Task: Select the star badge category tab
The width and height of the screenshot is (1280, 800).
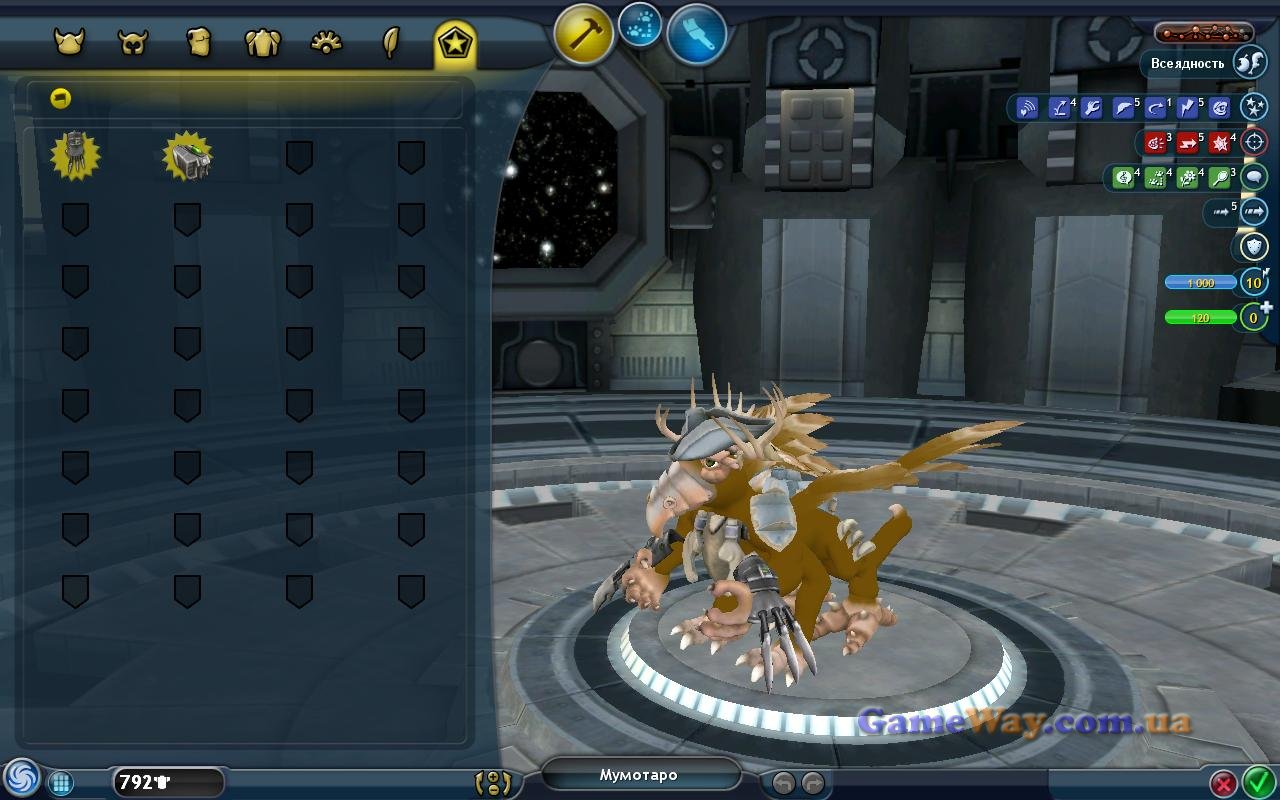Action: coord(455,43)
